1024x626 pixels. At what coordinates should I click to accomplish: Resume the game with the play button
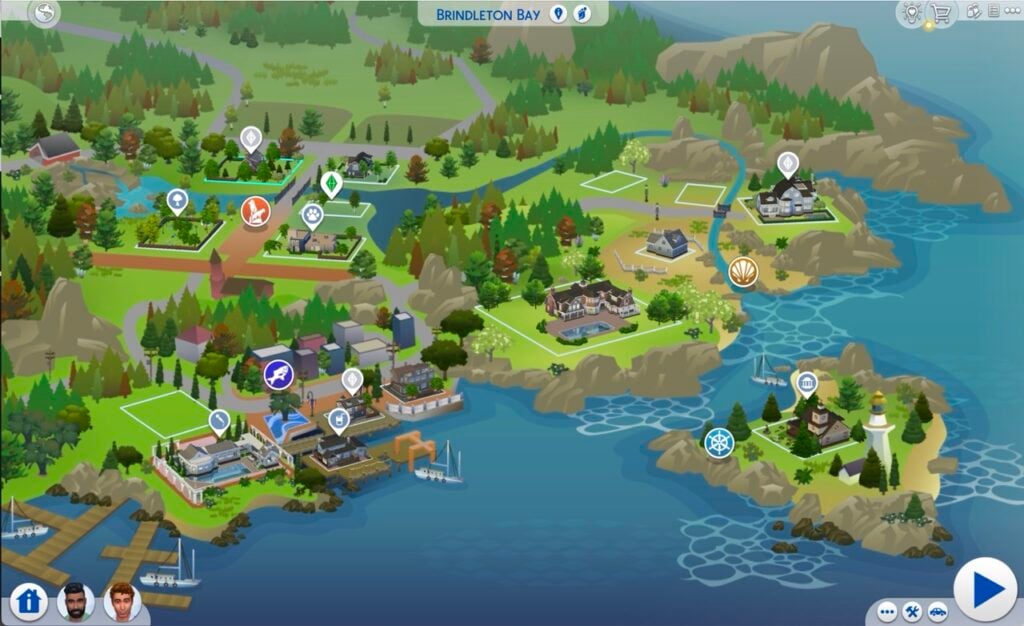click(985, 589)
